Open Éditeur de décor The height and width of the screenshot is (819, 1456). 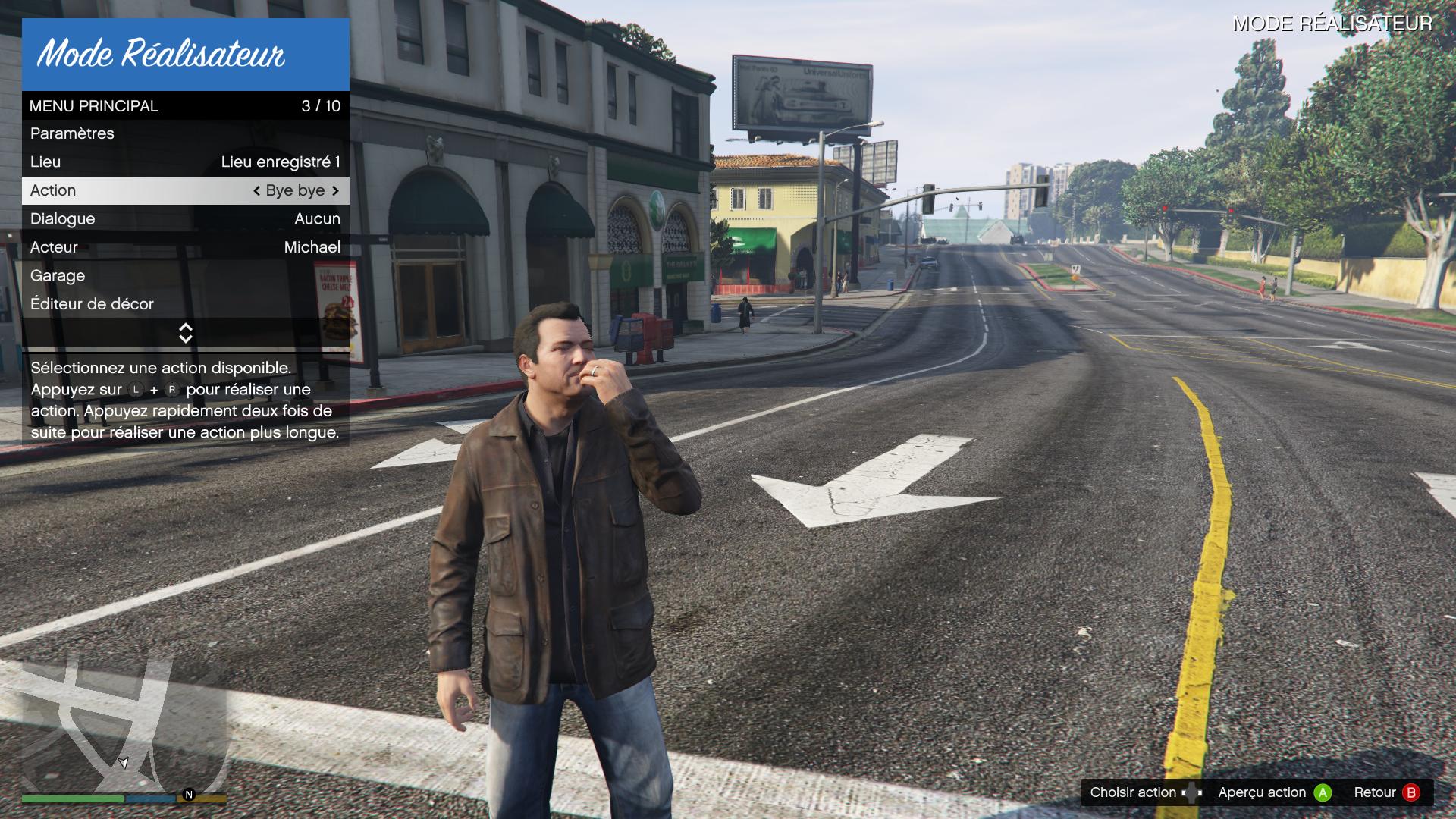click(185, 304)
